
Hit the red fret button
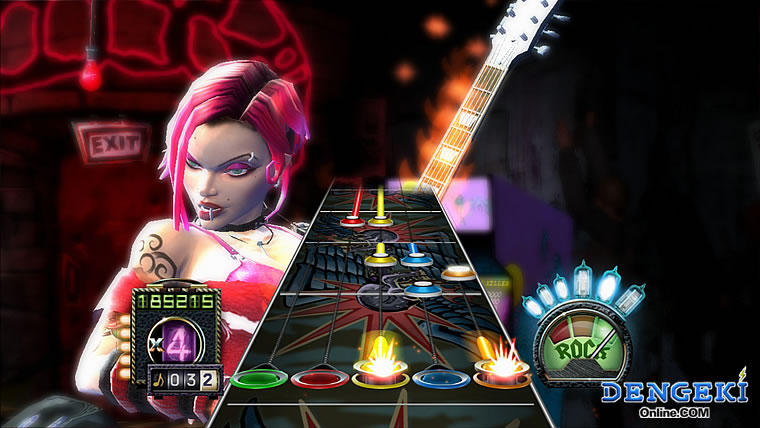[318, 379]
